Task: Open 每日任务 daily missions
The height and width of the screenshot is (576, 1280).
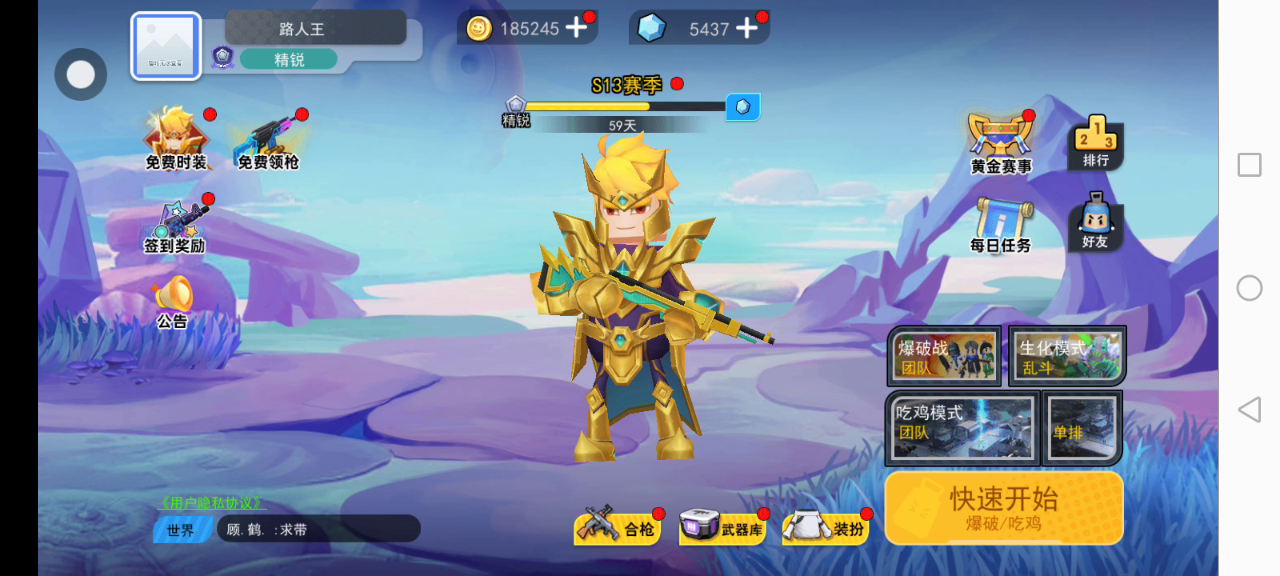Action: tap(1000, 225)
